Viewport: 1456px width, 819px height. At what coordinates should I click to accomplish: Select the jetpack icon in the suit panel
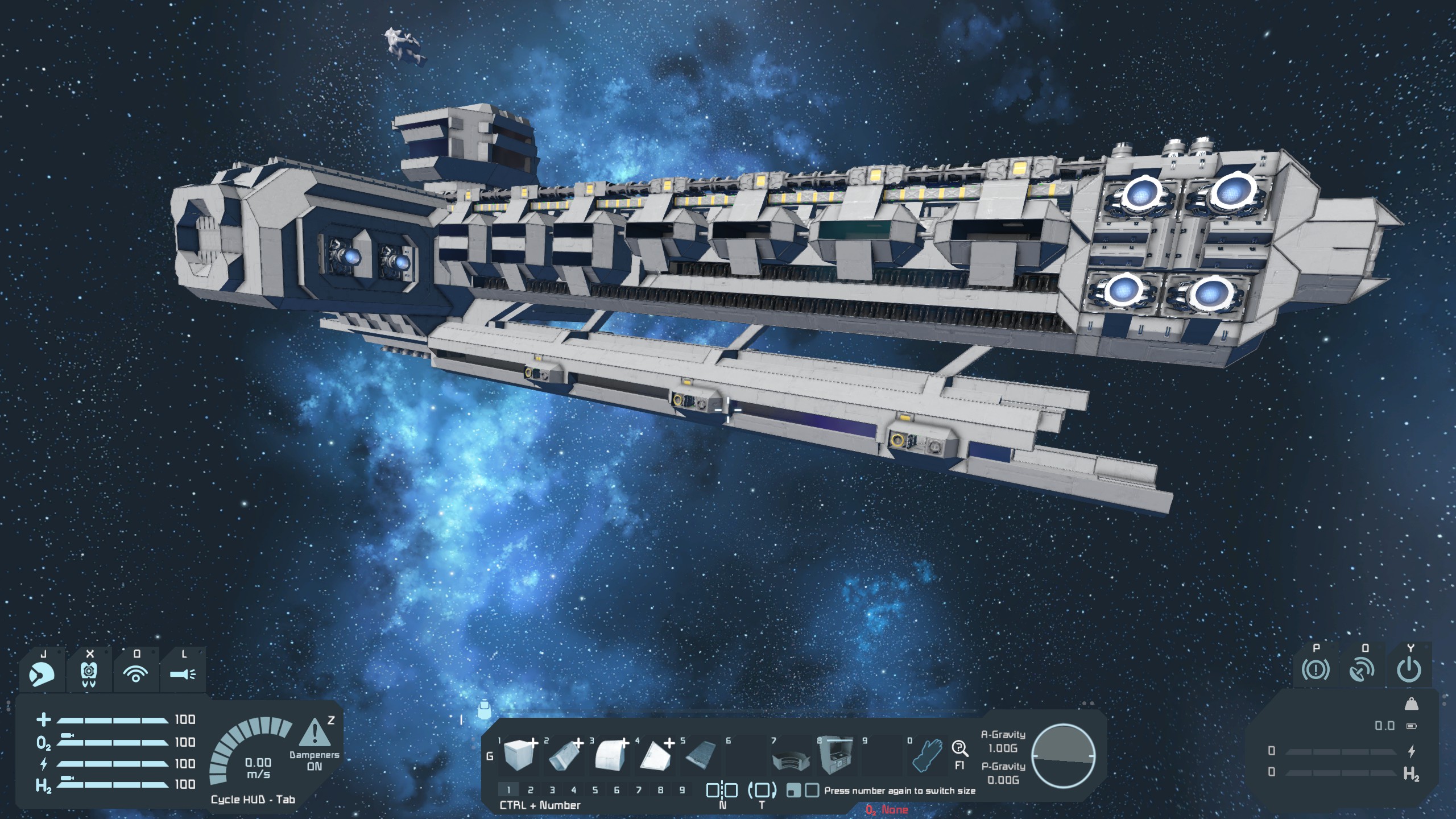(88, 675)
